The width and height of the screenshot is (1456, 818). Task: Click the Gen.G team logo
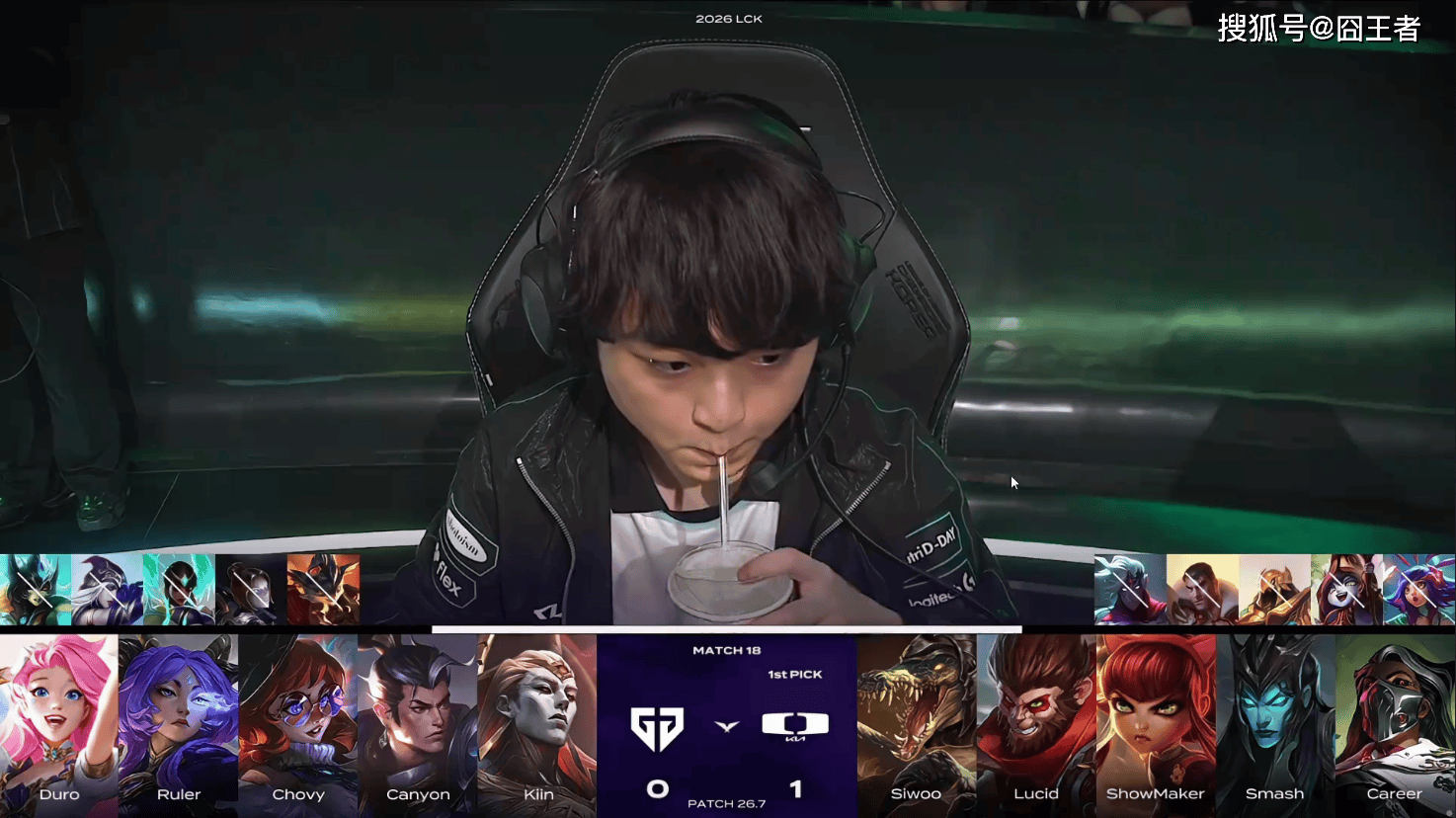[657, 729]
